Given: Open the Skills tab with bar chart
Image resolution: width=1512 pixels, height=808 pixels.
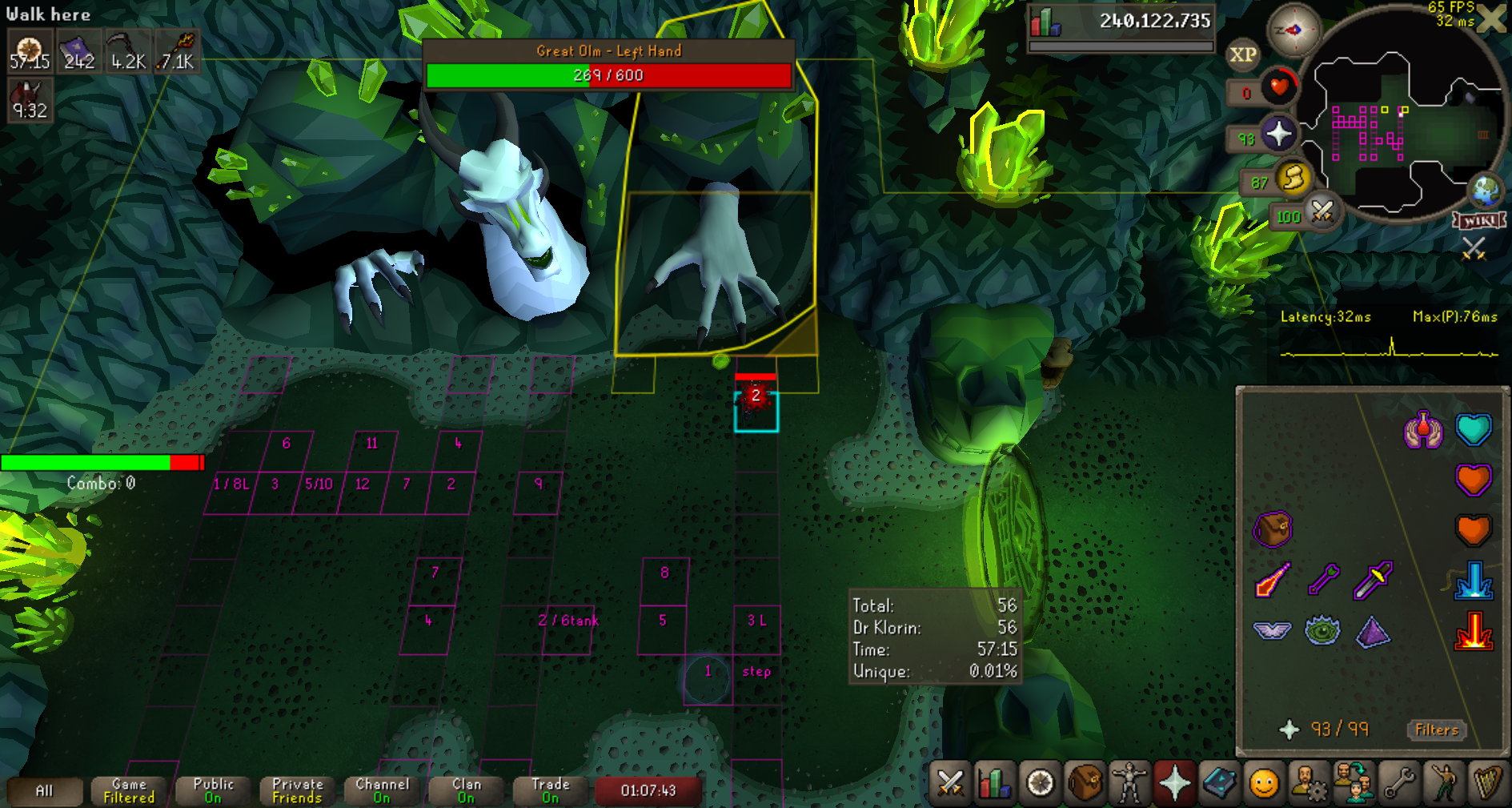Looking at the screenshot, I should pyautogui.click(x=994, y=783).
